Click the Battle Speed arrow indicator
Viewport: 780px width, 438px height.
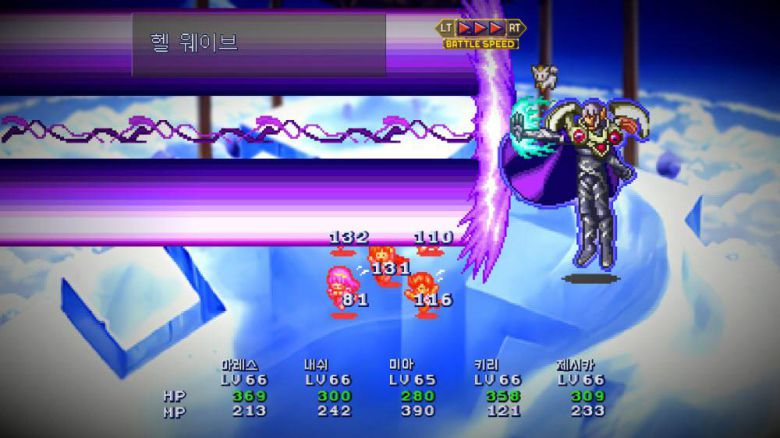480,28
